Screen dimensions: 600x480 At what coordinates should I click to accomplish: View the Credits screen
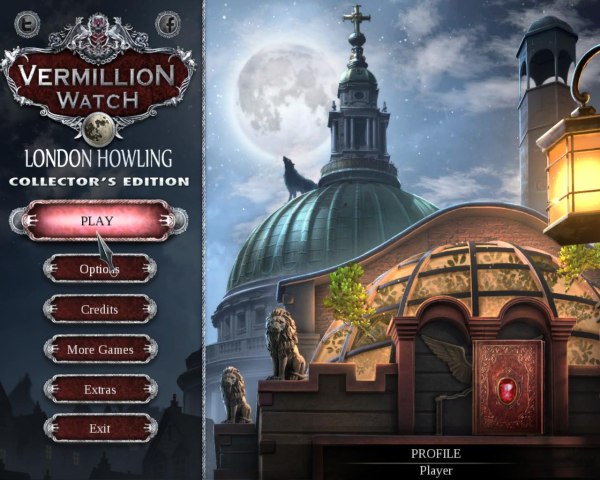[99, 309]
